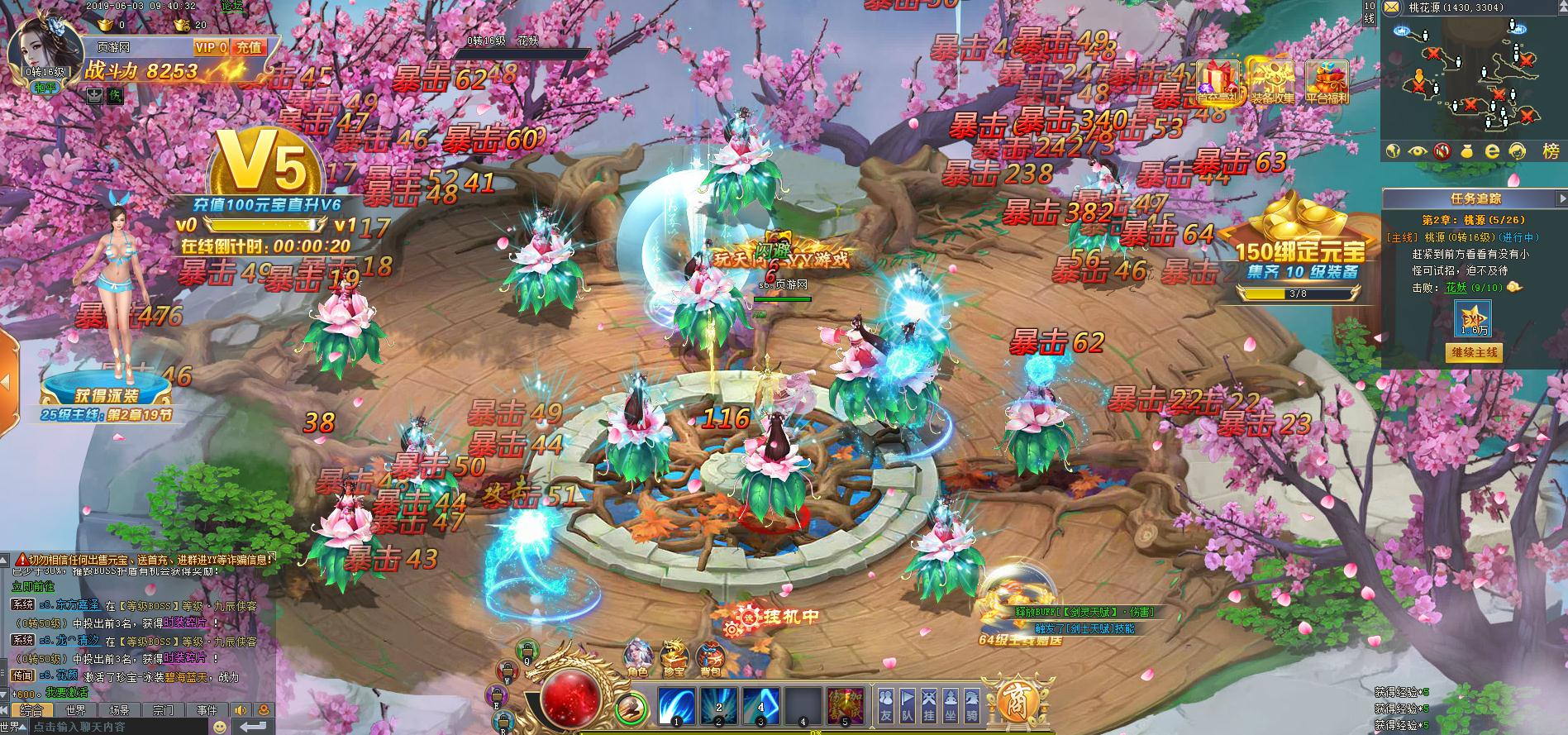The image size is (1568, 735).
Task: Click the 充值 recharge button
Action: tap(248, 48)
